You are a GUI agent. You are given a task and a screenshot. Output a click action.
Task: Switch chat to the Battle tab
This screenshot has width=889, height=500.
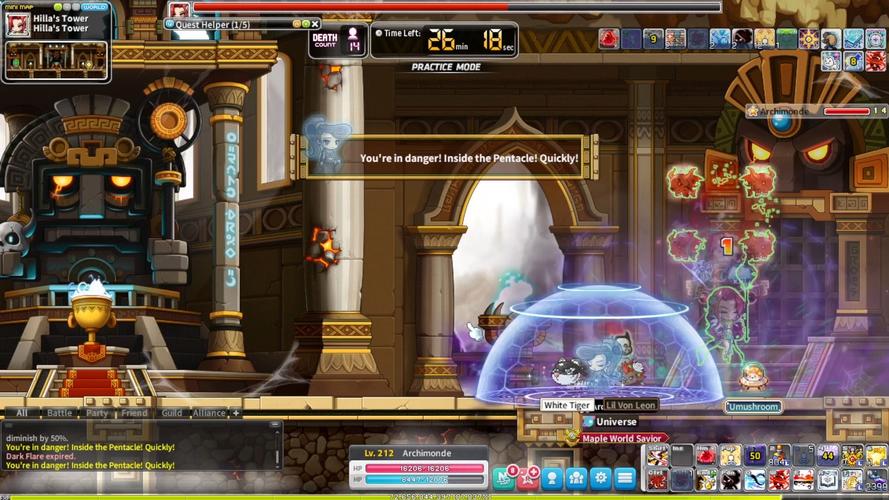click(59, 412)
